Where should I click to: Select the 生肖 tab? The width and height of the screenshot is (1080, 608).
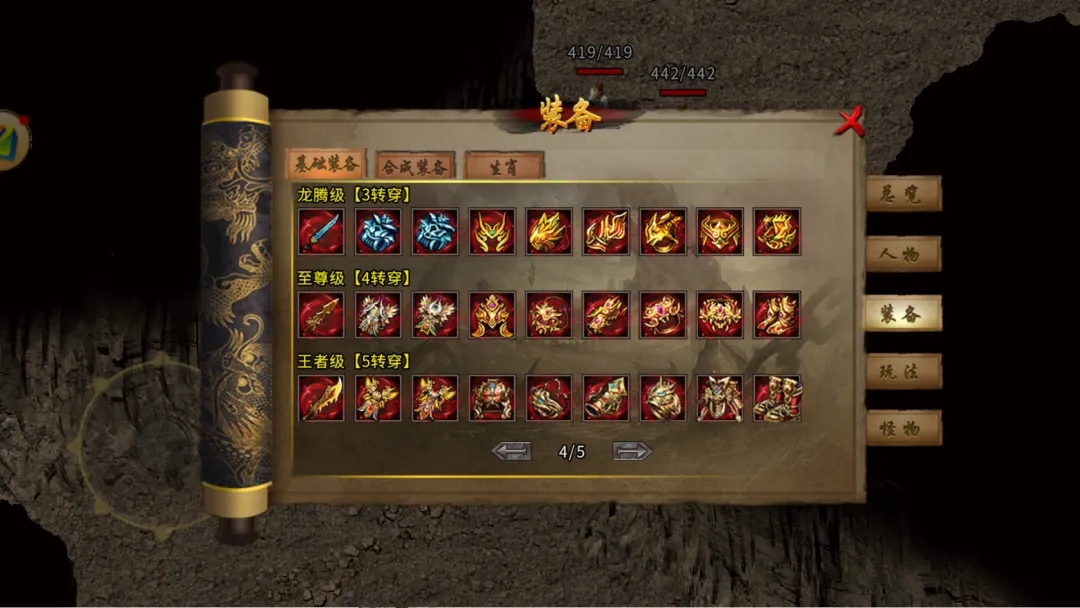pos(504,165)
